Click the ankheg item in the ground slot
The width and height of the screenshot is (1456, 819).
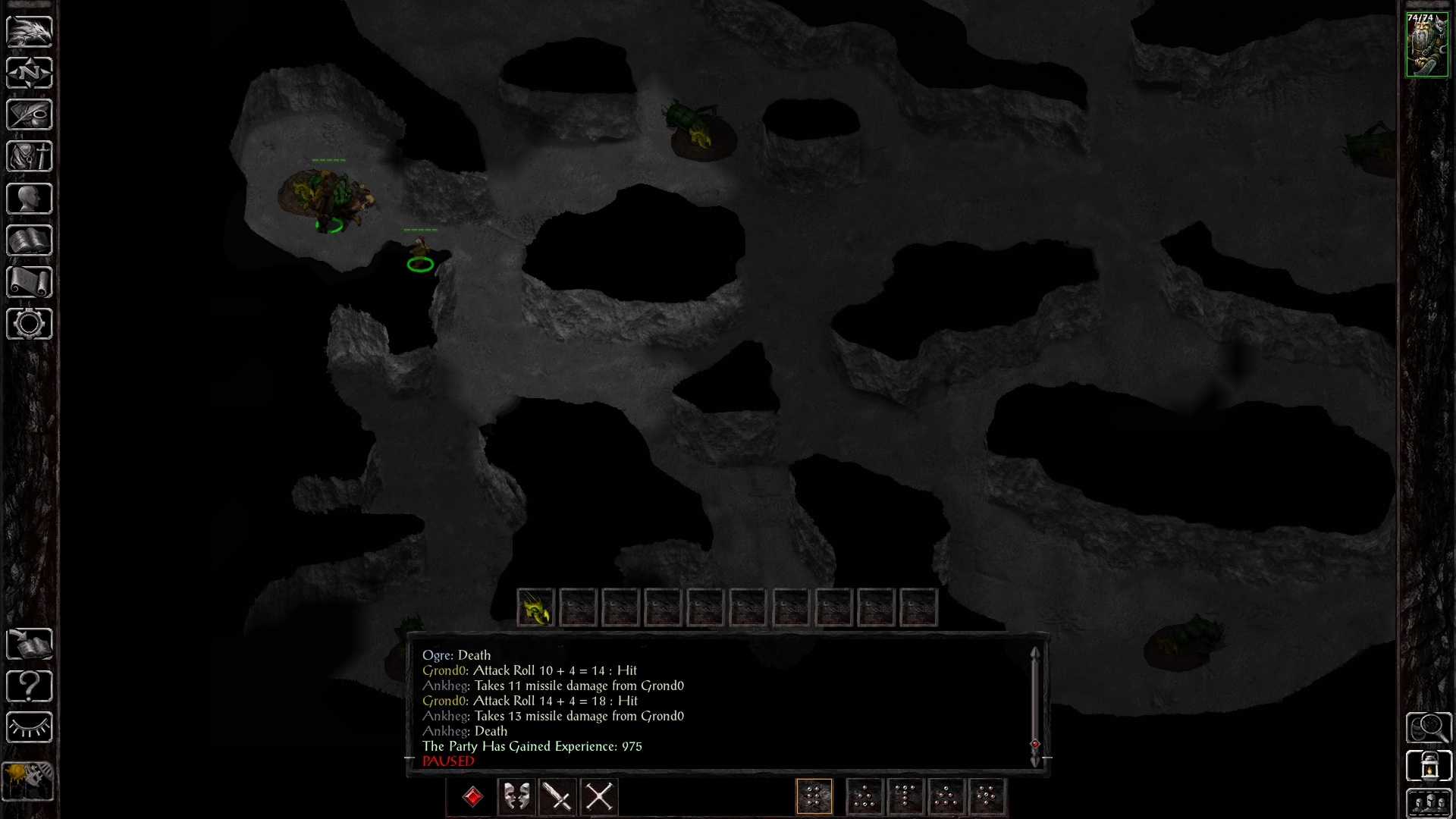535,607
